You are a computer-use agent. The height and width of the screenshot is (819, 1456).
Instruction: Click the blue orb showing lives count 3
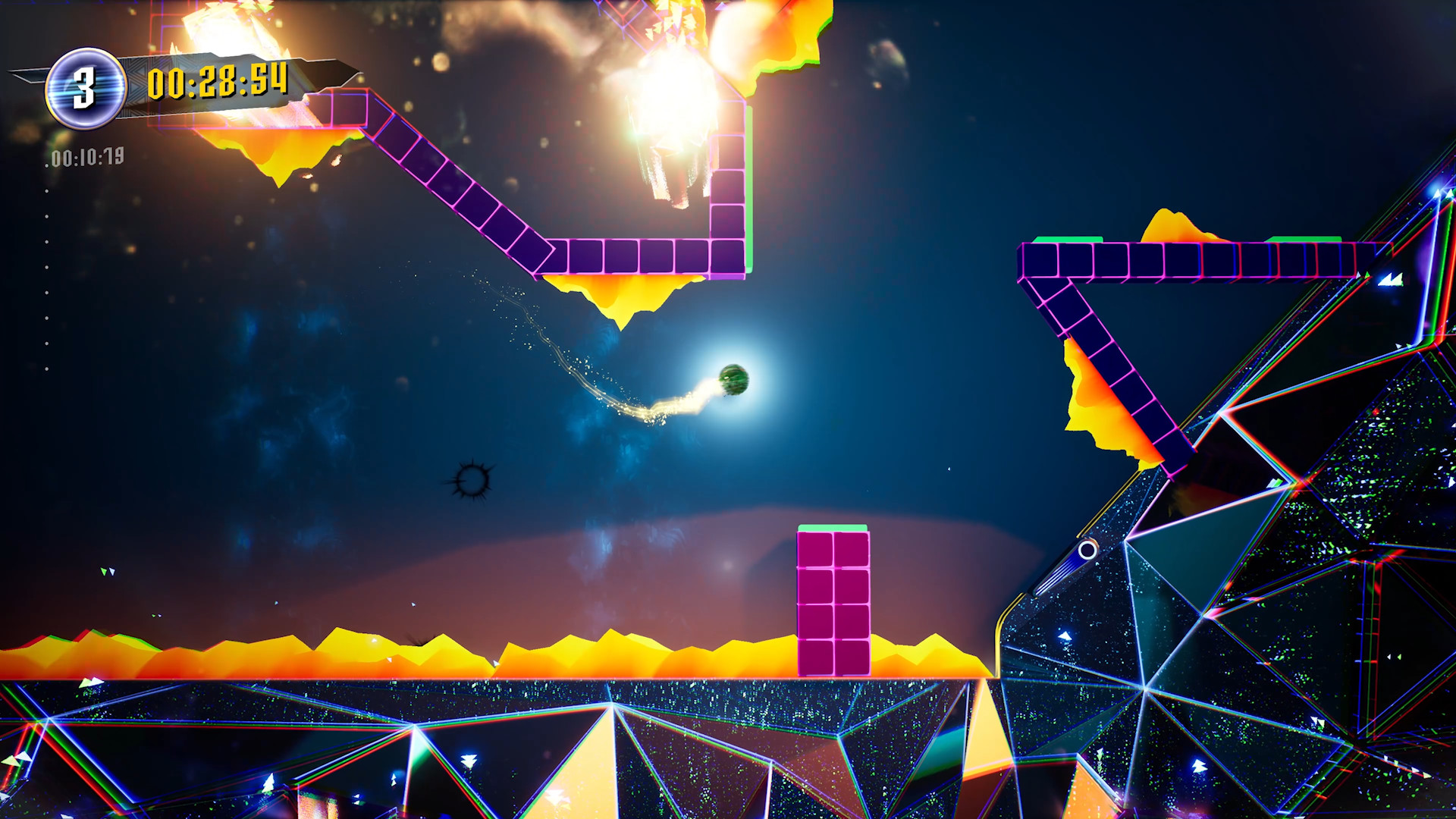86,85
